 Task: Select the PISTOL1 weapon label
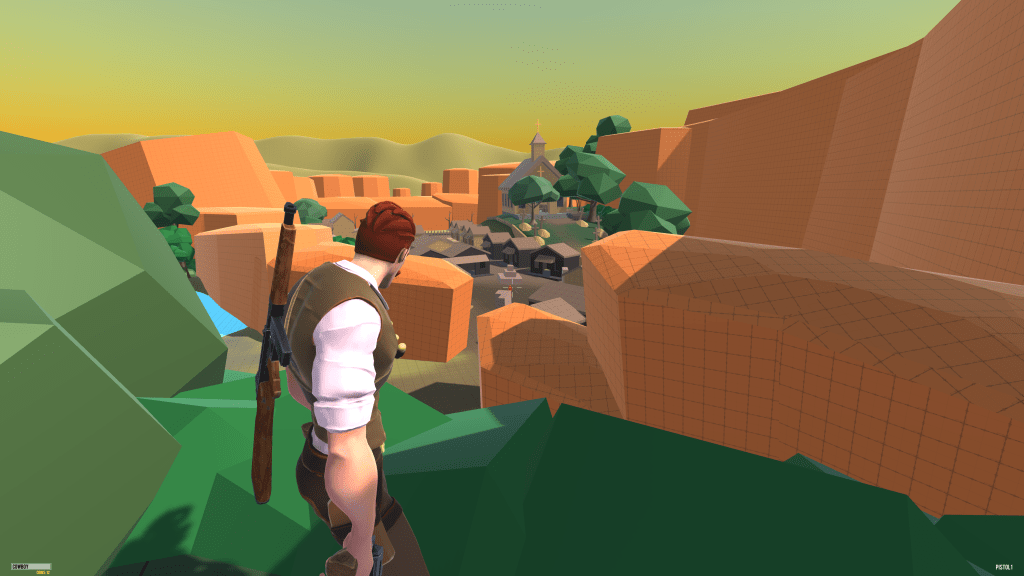pyautogui.click(x=1005, y=567)
